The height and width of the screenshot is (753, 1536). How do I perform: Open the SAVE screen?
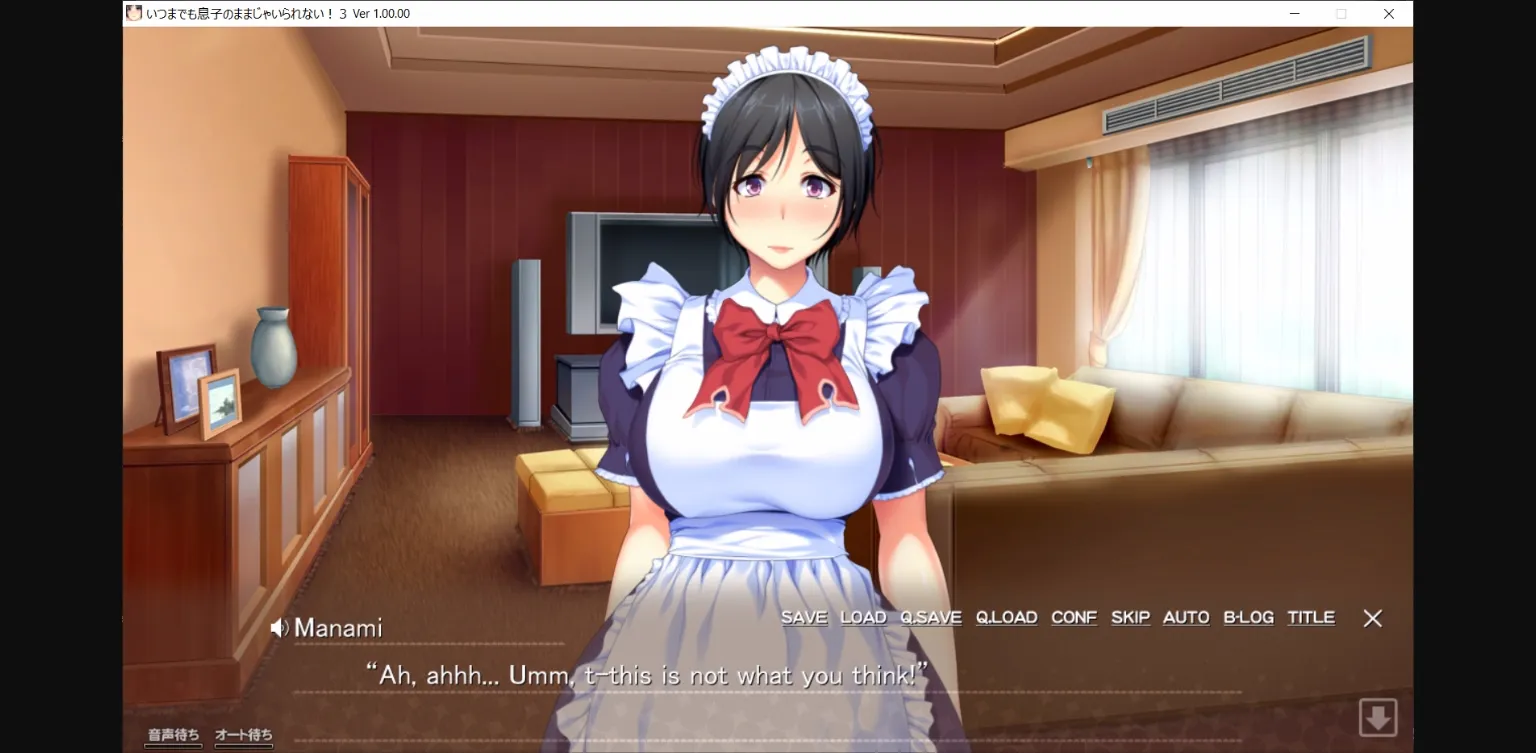(x=805, y=617)
